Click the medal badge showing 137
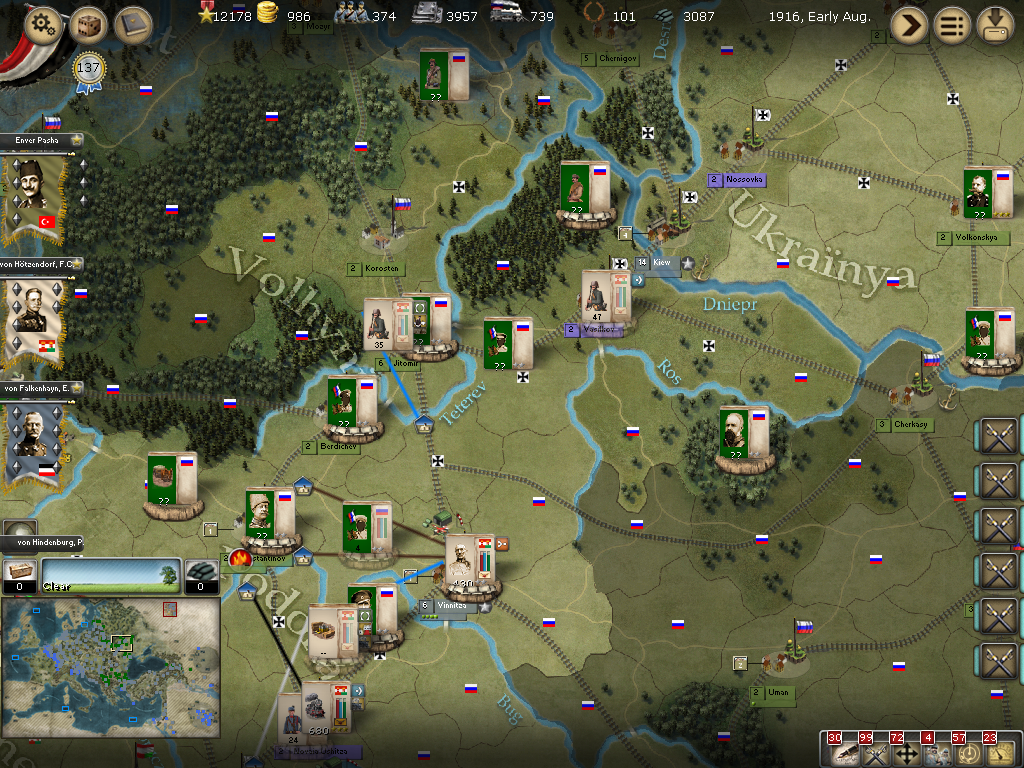 pyautogui.click(x=90, y=70)
